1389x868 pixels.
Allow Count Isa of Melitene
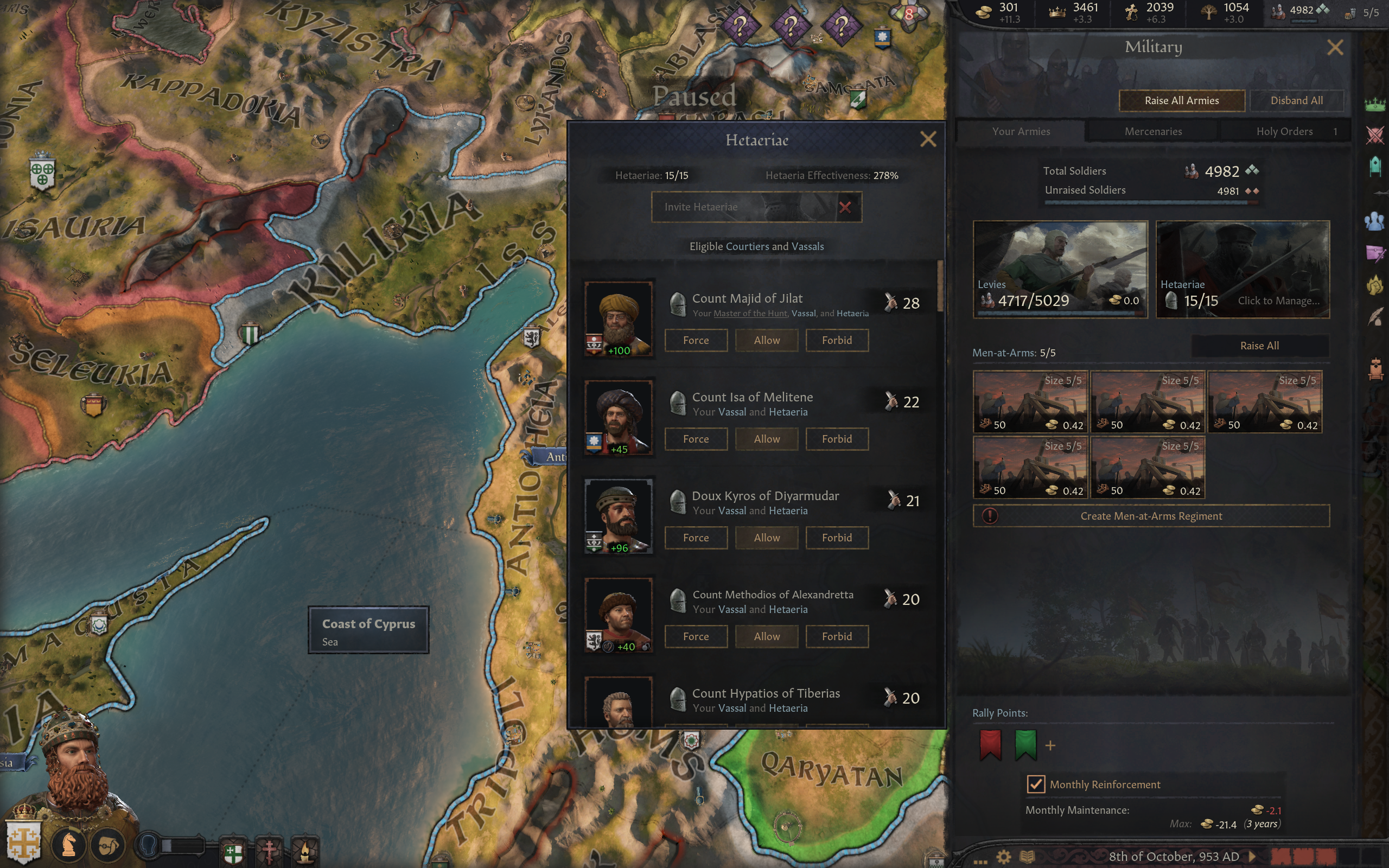point(766,439)
